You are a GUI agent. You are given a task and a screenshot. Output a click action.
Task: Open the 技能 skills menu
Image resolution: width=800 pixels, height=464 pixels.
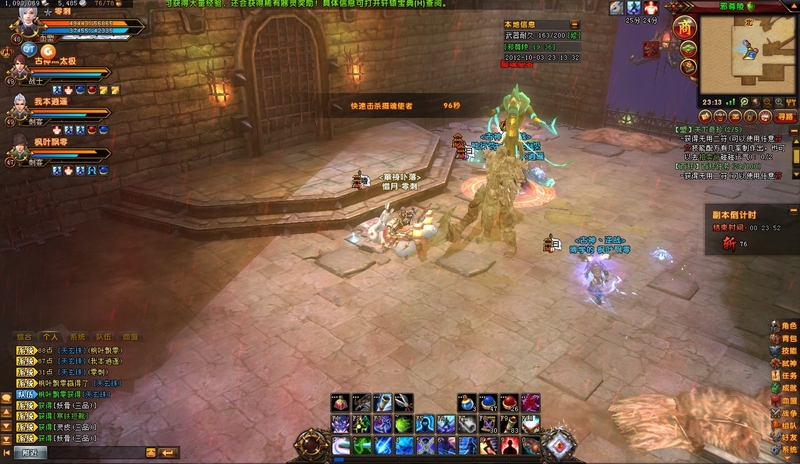pyautogui.click(x=783, y=352)
